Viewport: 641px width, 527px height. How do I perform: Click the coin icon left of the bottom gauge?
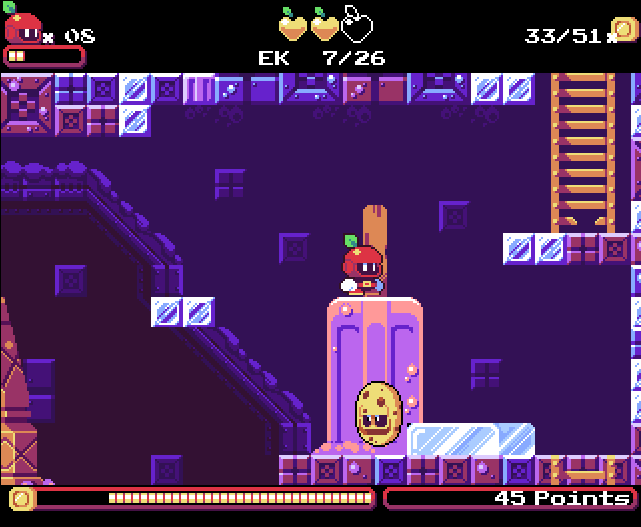(x=20, y=497)
